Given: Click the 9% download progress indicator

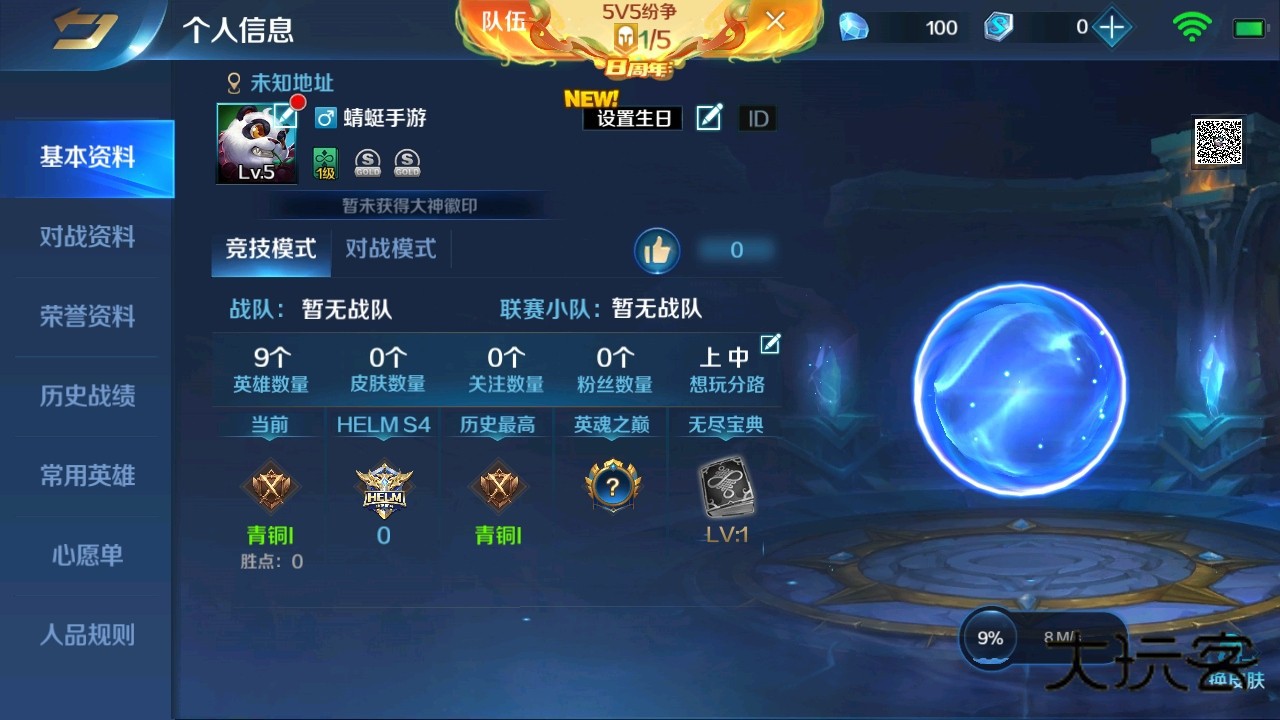Looking at the screenshot, I should tap(988, 637).
